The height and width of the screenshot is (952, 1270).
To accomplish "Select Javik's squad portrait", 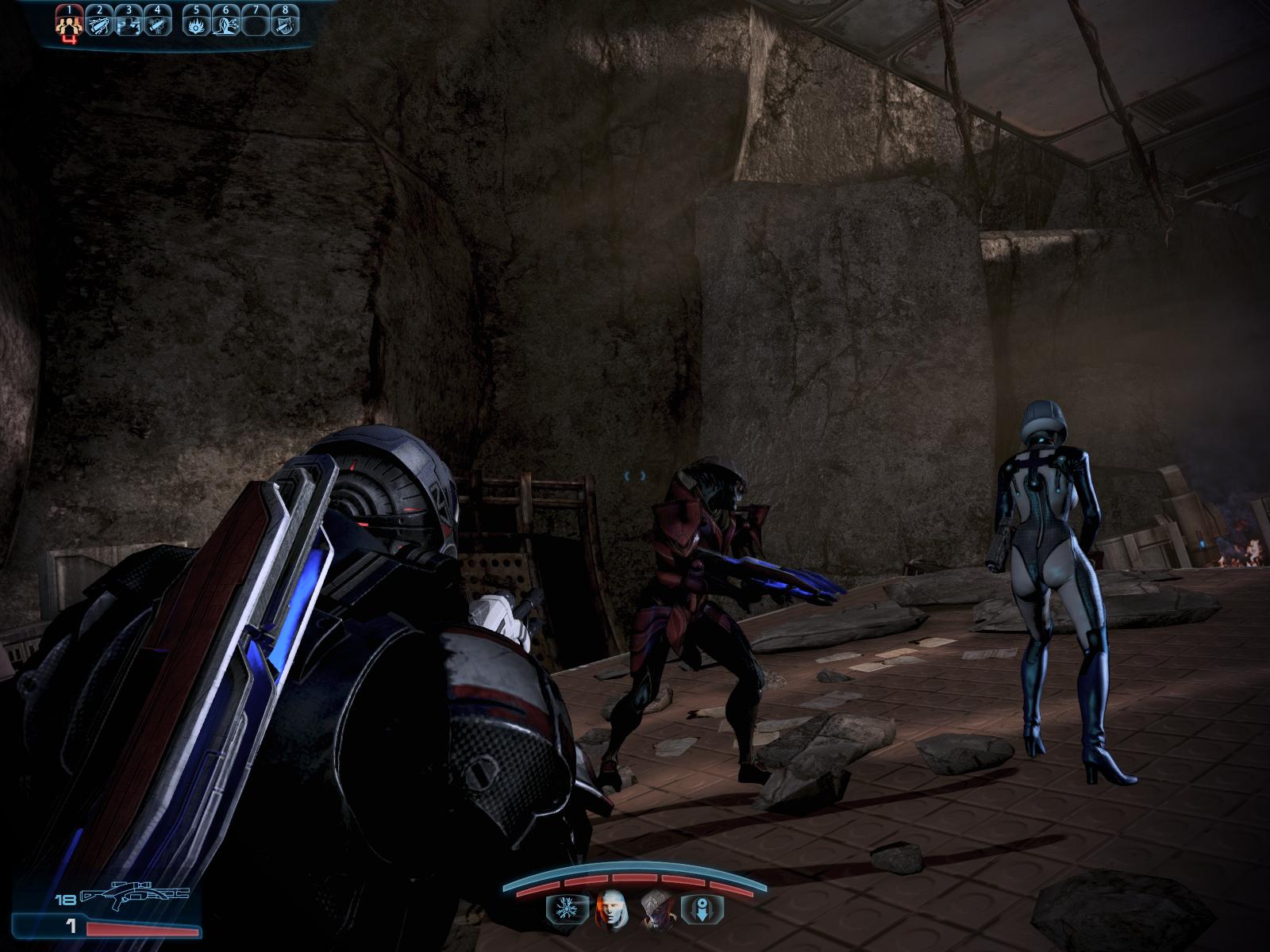I will 657,908.
